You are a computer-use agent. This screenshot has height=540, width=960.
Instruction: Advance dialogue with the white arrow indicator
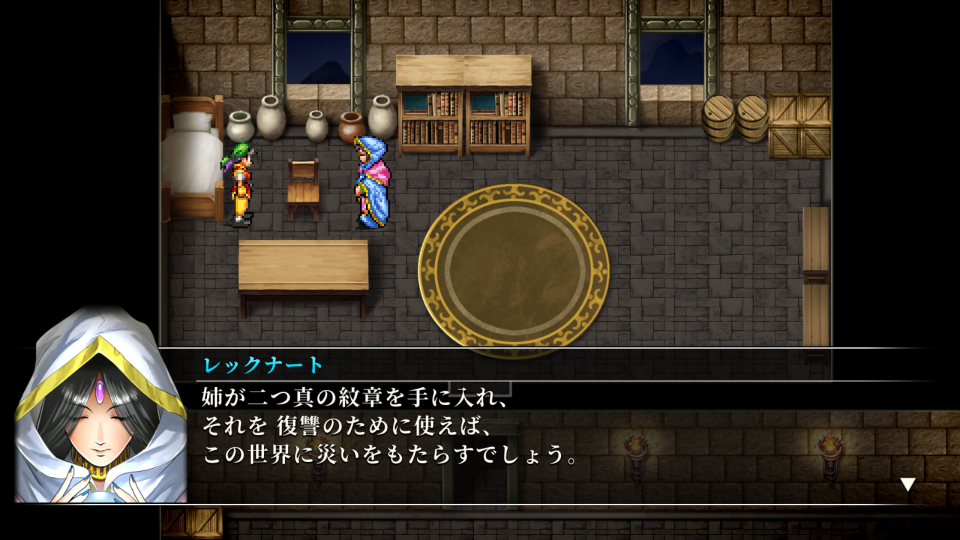tap(907, 485)
